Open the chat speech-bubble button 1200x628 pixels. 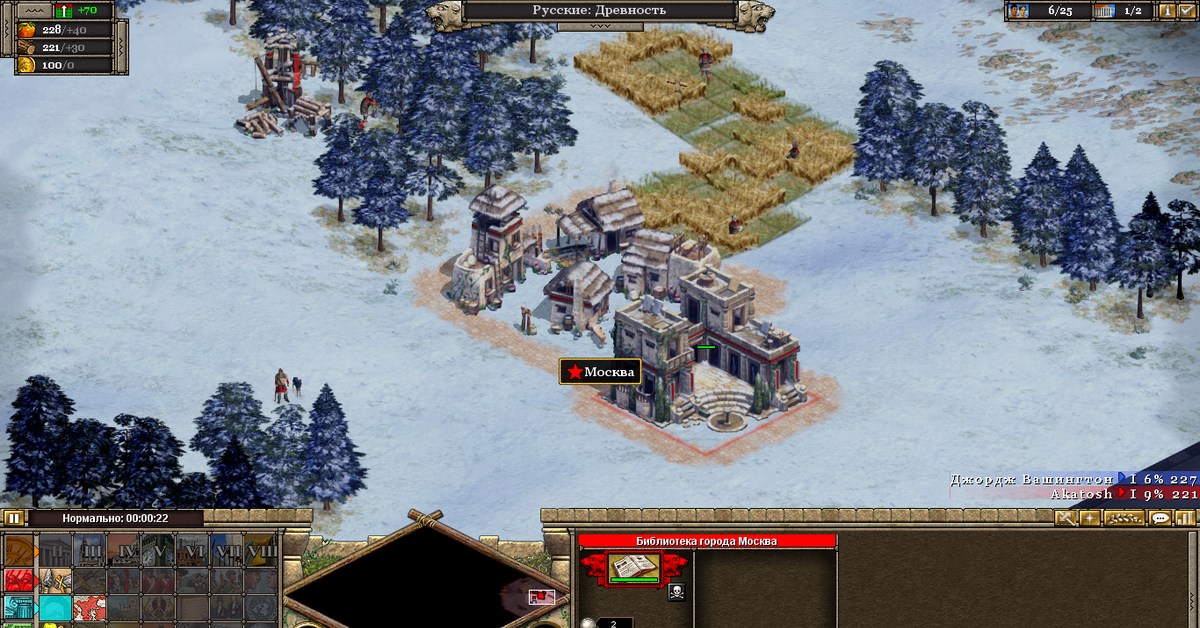tap(1160, 518)
